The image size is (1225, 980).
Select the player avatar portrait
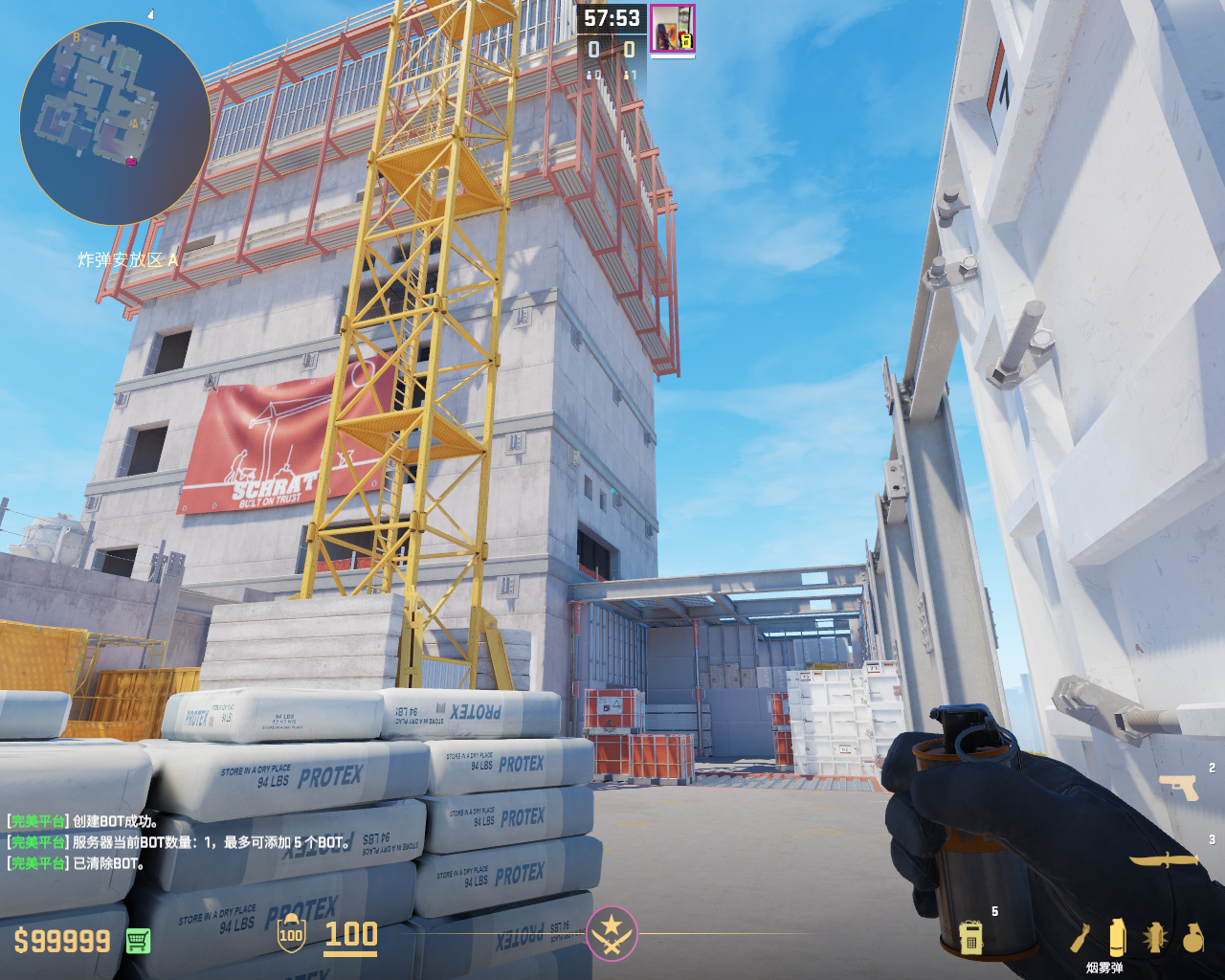point(673,28)
